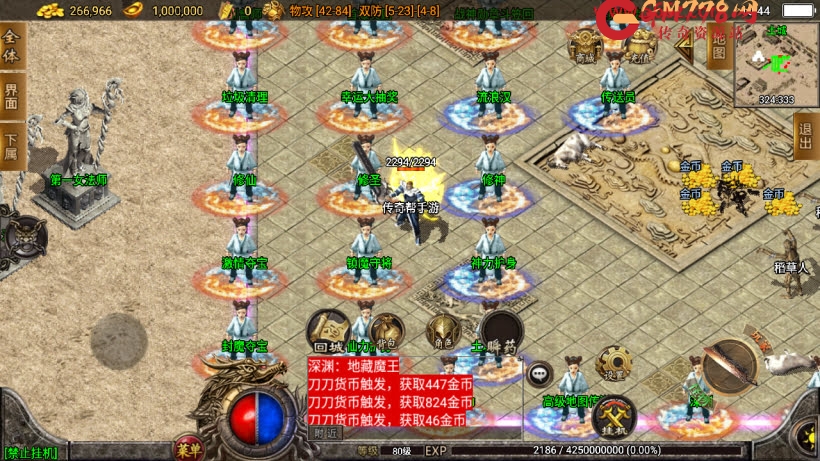The image size is (820, 461).
Task: Select the 界面 tab
Action: pyautogui.click(x=12, y=97)
